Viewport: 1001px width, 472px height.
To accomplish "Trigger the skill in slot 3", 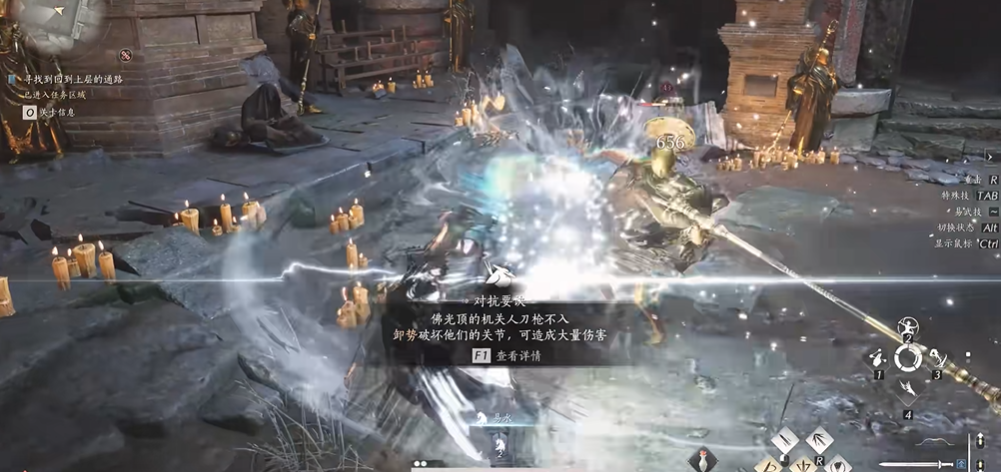I will pos(939,358).
